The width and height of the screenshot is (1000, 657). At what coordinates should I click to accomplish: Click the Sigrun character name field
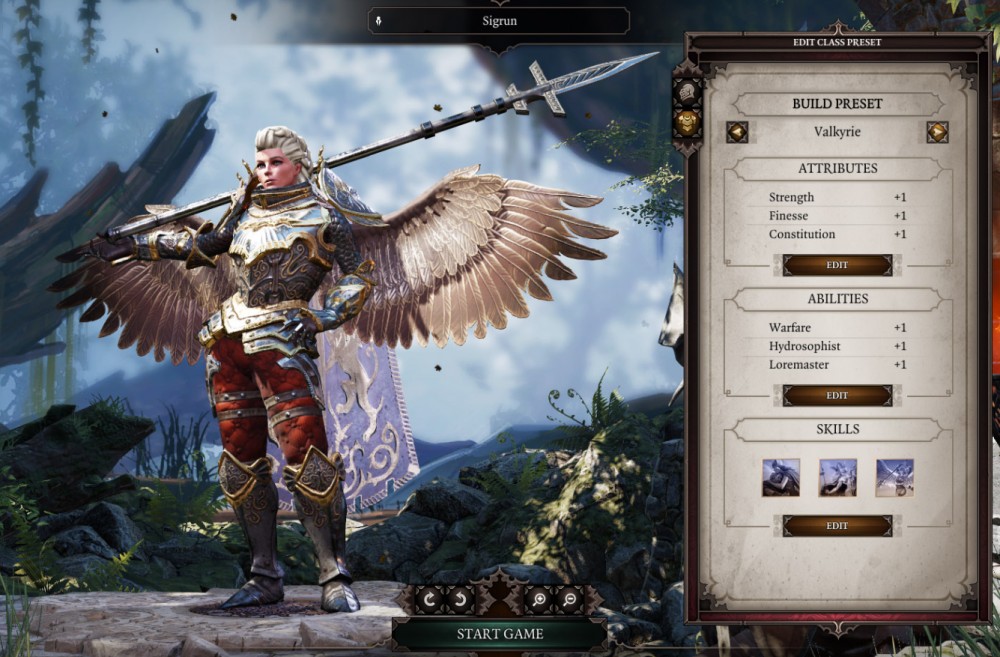(499, 20)
